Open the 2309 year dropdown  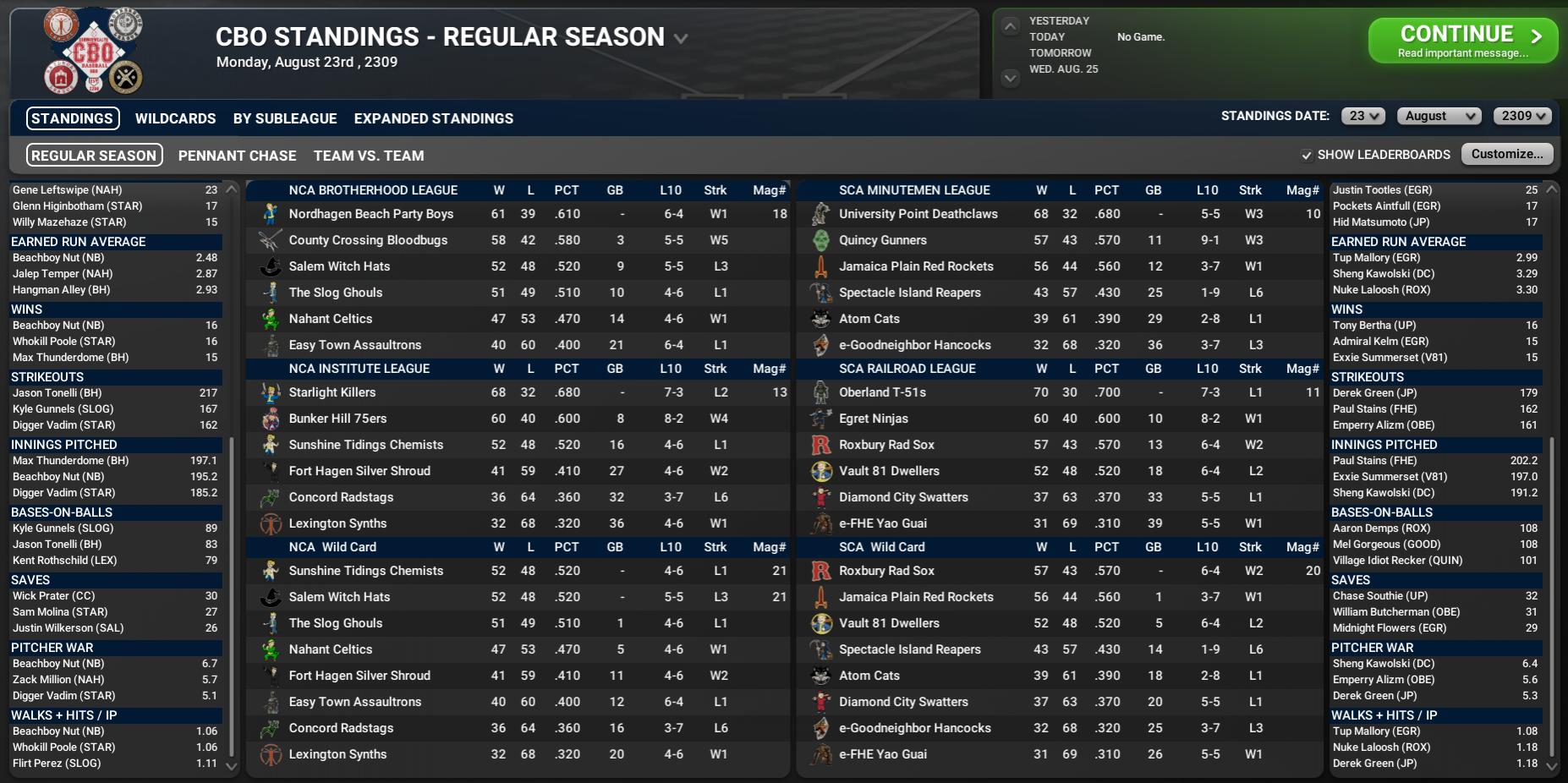coord(1522,117)
